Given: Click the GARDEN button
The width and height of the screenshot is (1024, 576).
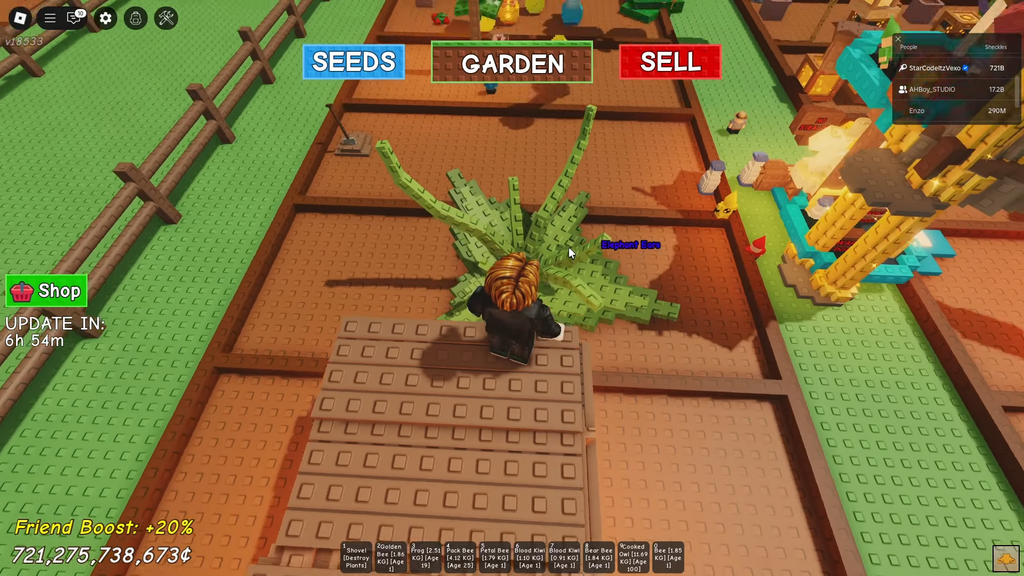Looking at the screenshot, I should coord(512,63).
